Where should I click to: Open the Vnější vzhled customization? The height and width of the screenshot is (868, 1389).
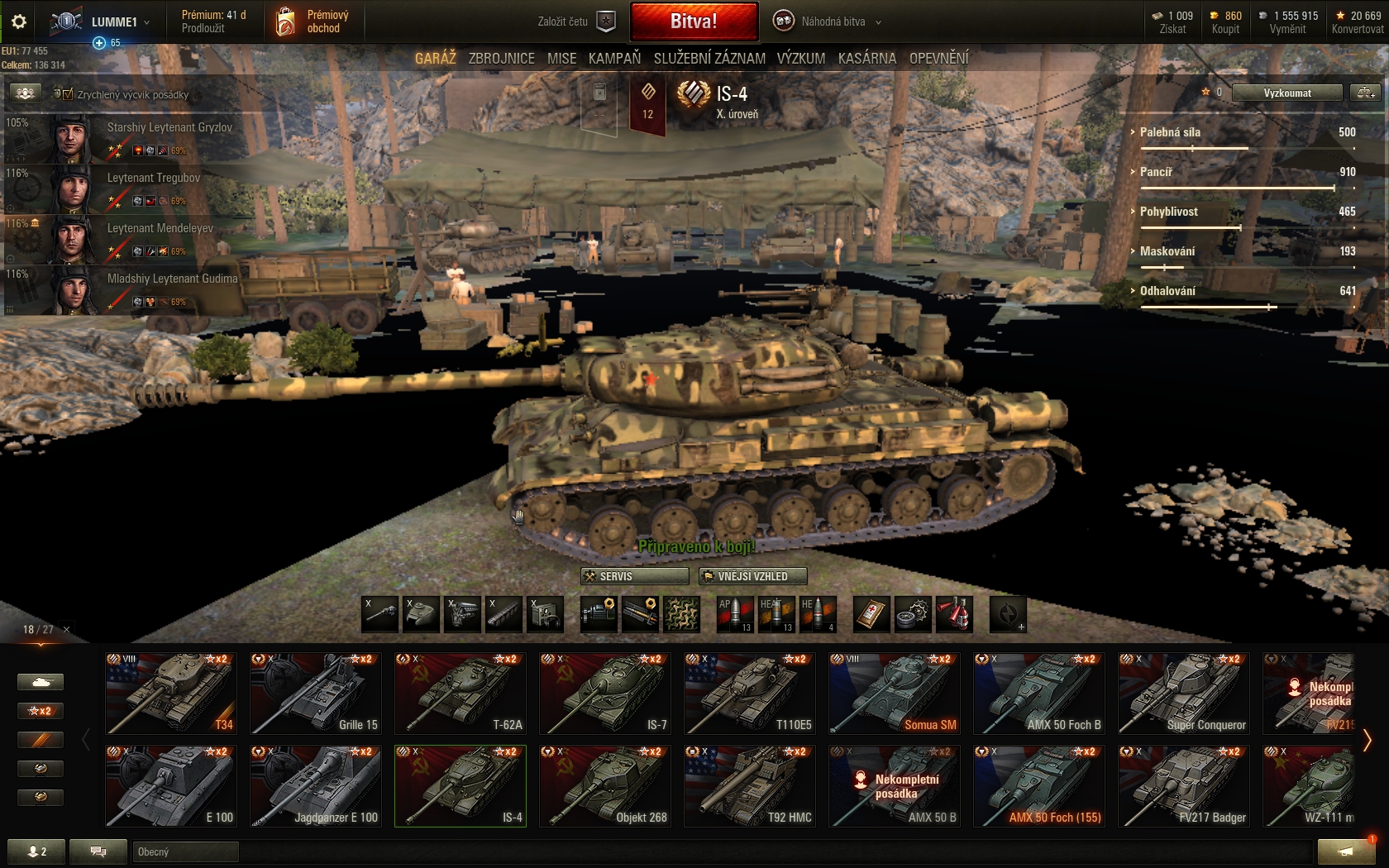click(x=752, y=576)
